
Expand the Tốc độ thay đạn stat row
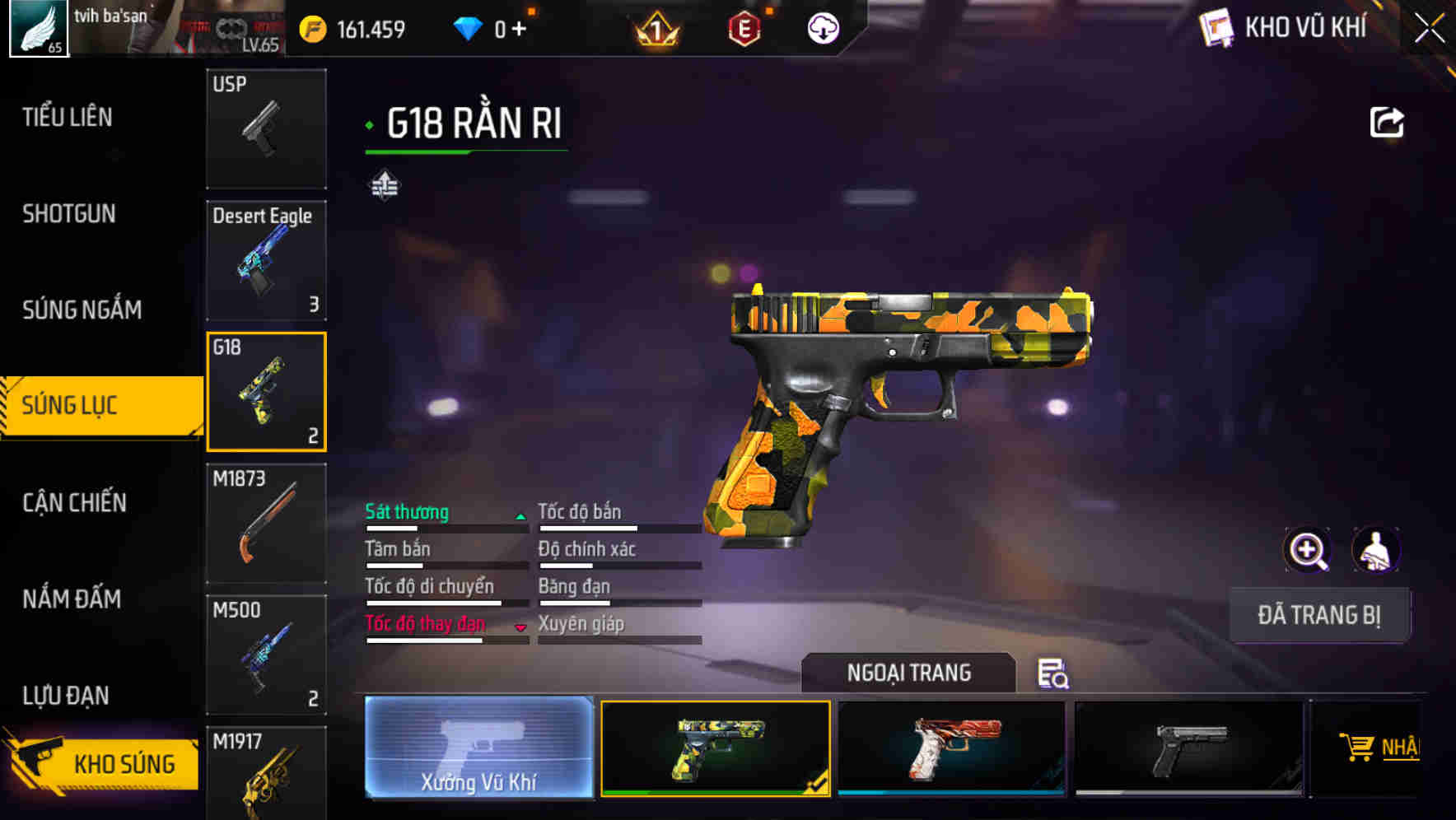pyautogui.click(x=520, y=627)
